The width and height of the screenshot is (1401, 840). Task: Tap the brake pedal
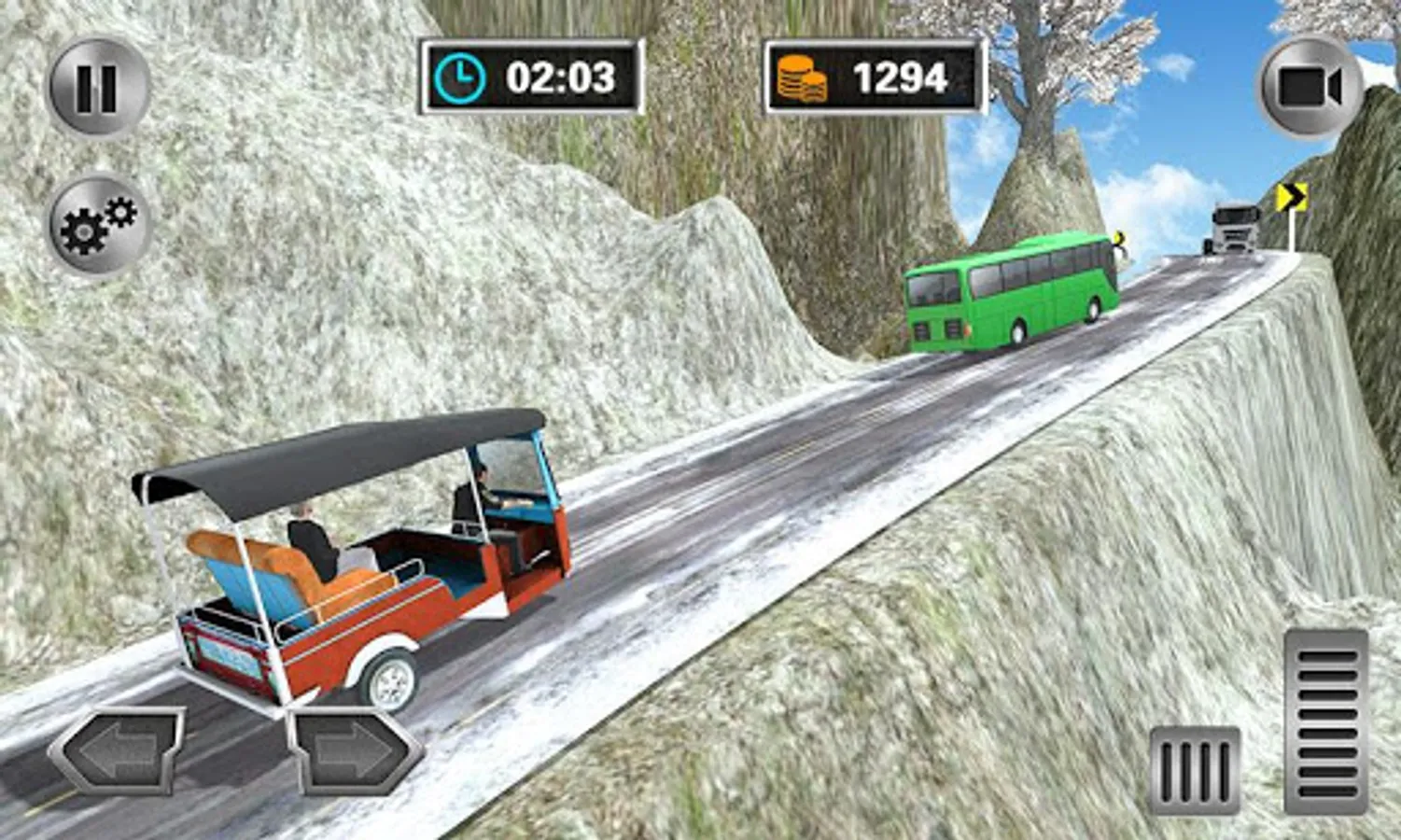(x=1194, y=770)
